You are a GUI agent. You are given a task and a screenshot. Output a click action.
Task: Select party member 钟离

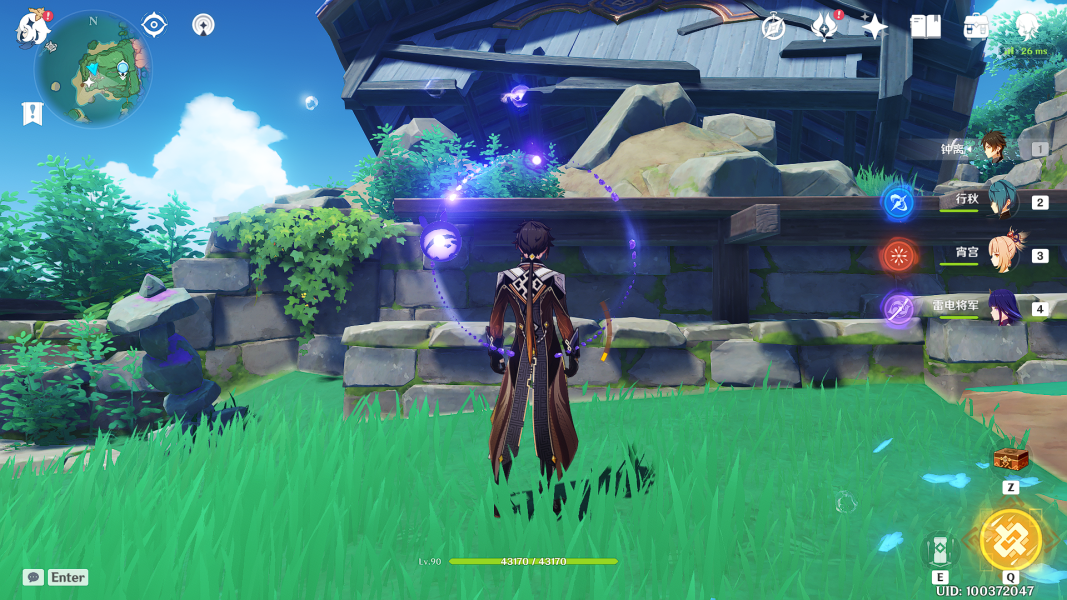(x=995, y=148)
